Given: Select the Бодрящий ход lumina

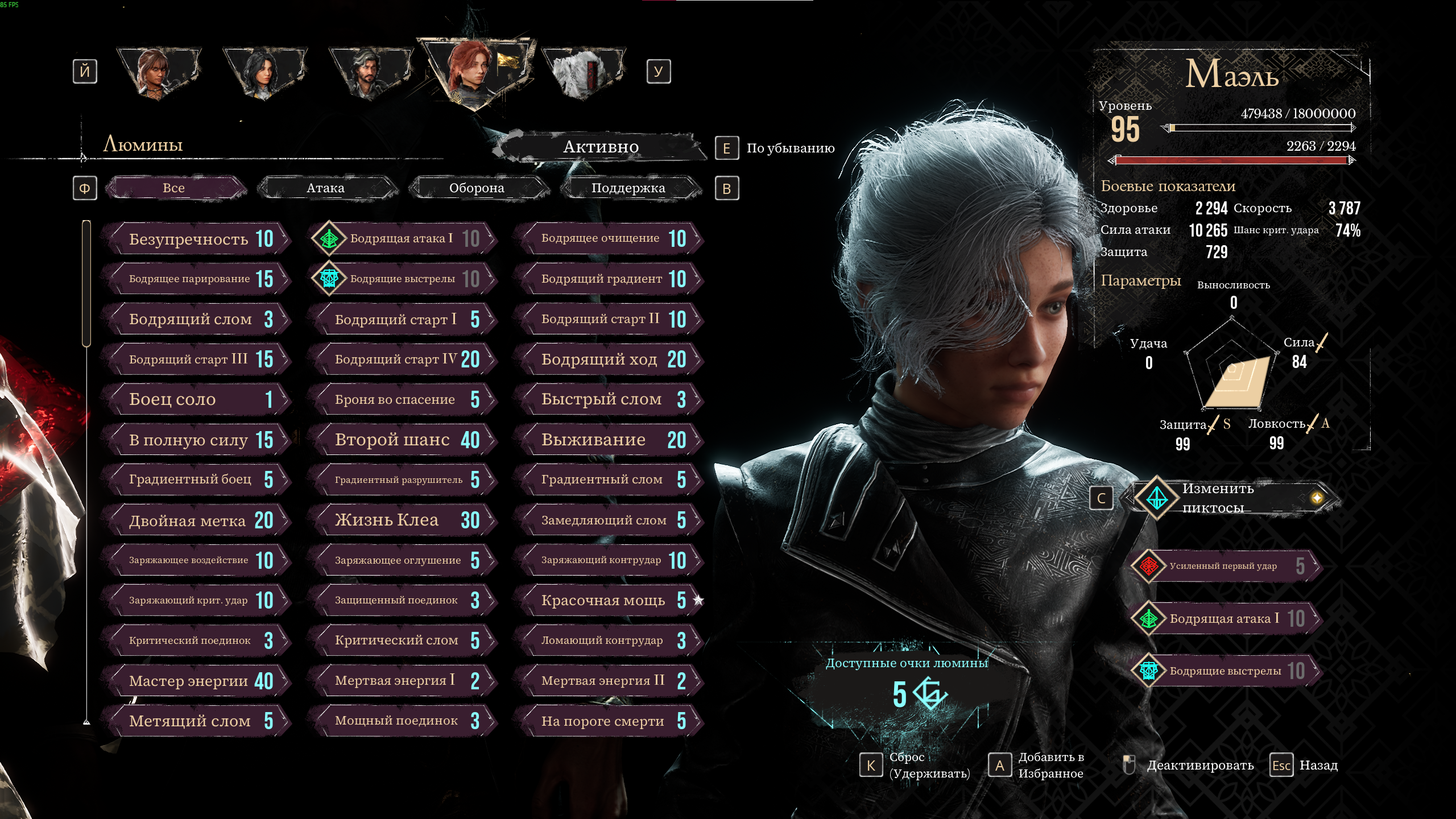Looking at the screenshot, I should (x=609, y=359).
